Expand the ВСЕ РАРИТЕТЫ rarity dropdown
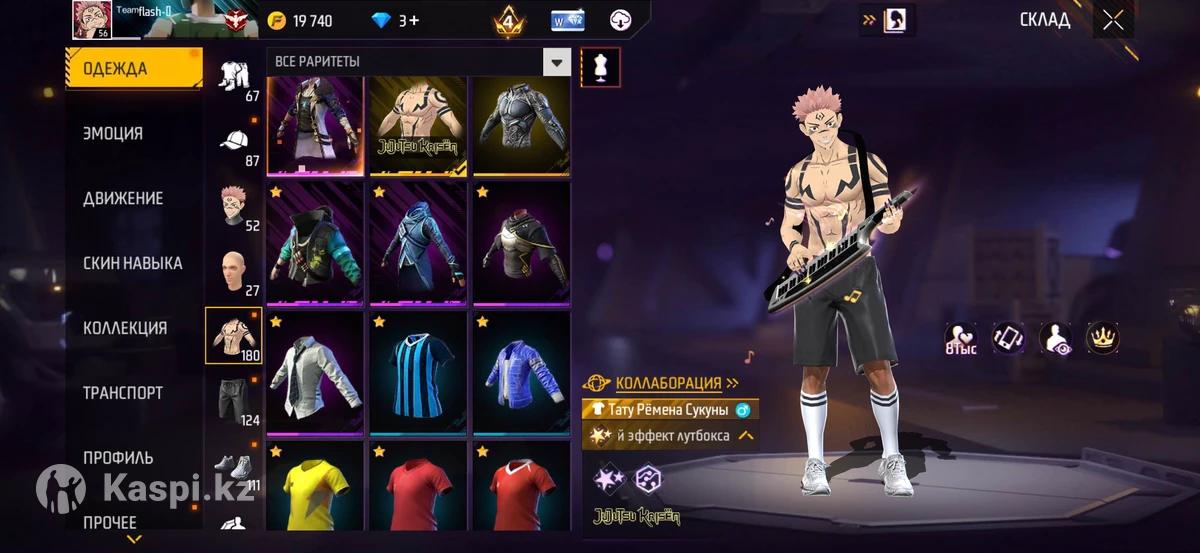1200x553 pixels. tap(557, 62)
